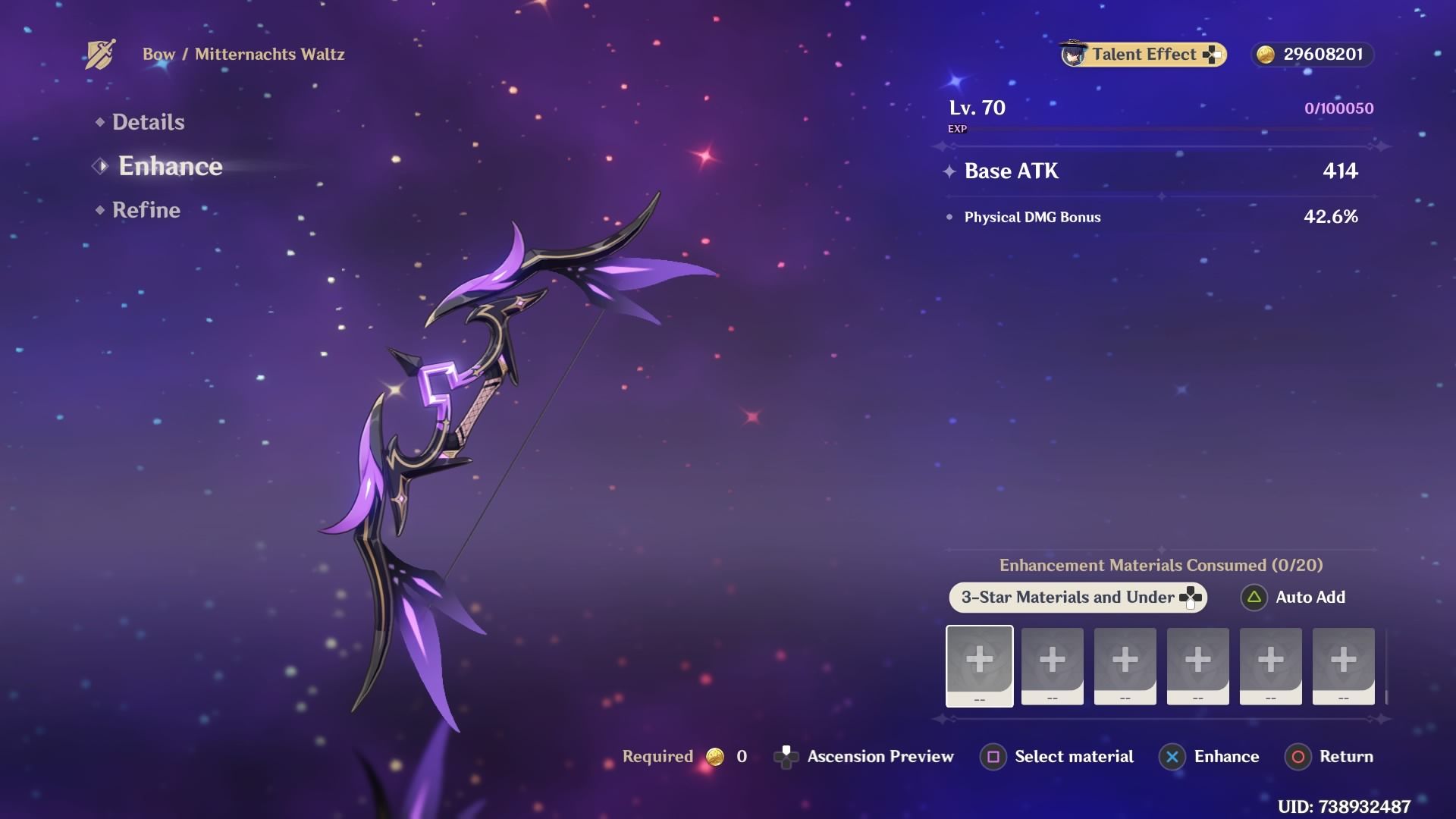This screenshot has width=1456, height=819.
Task: Click the coin icon next to Required
Action: point(714,756)
